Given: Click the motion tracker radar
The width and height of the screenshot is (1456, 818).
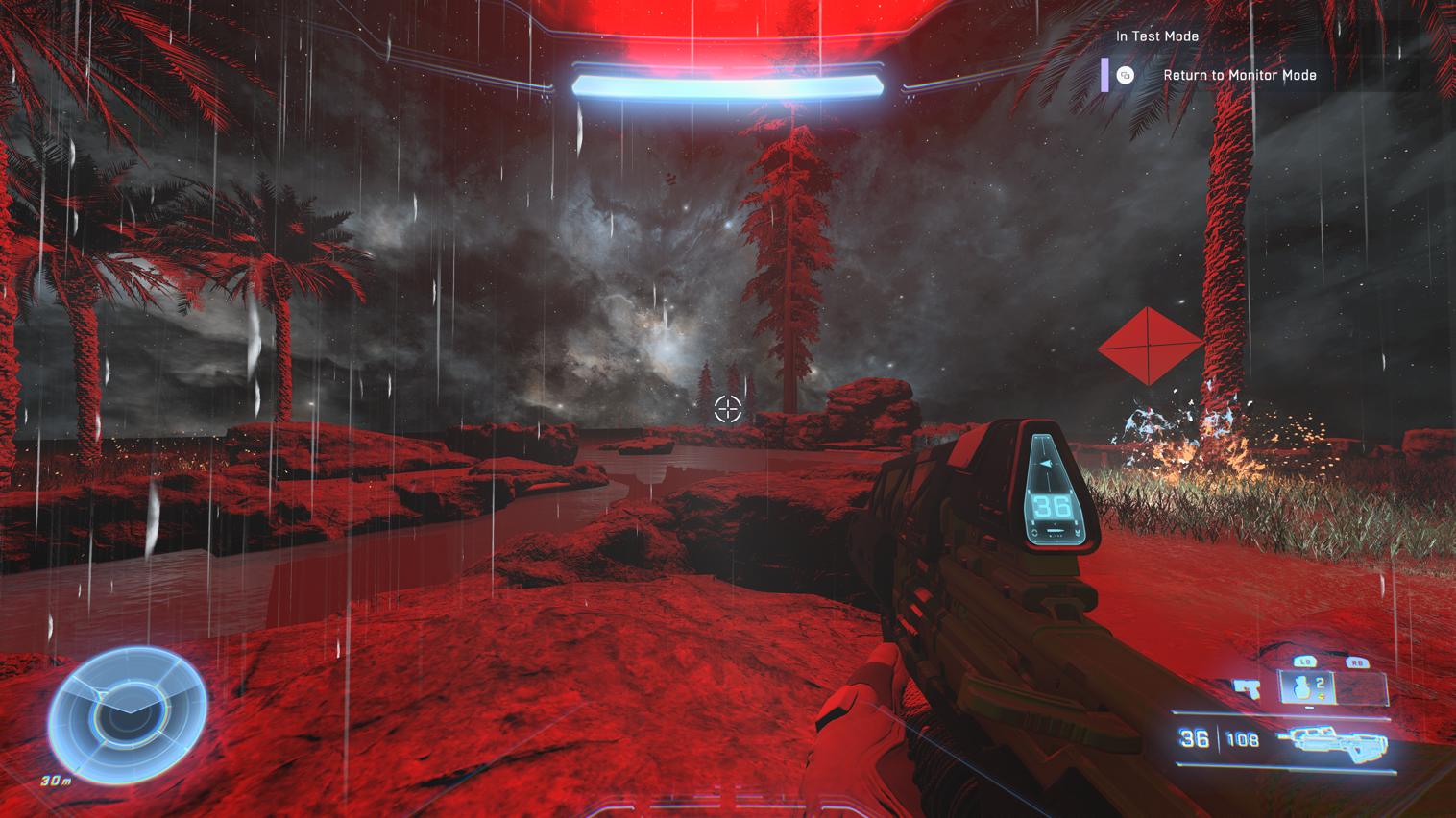Looking at the screenshot, I should coord(128,711).
